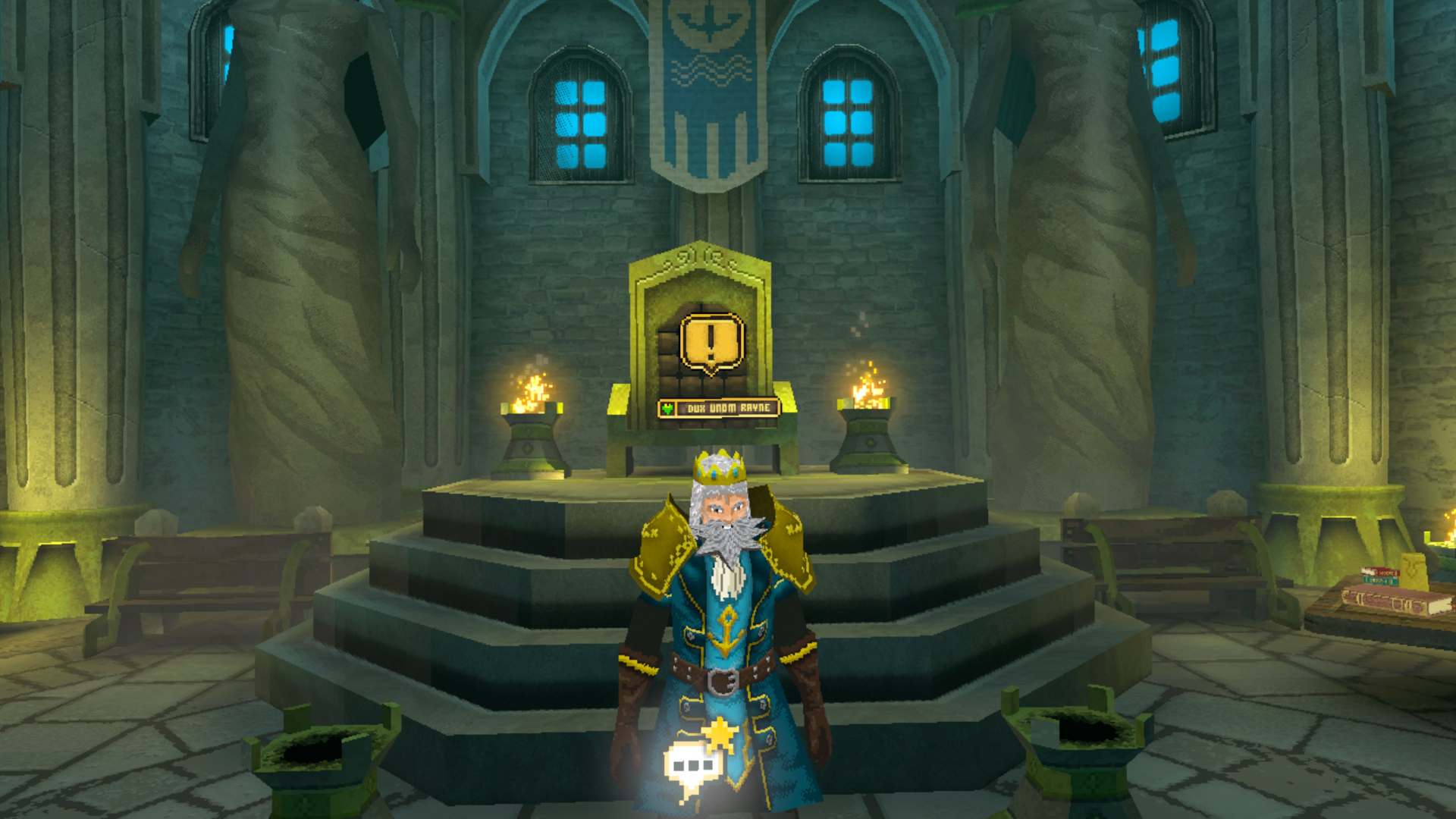Screen dimensions: 1456x819
Task: Select the Dux Undm Rayne nameplate
Action: [718, 409]
